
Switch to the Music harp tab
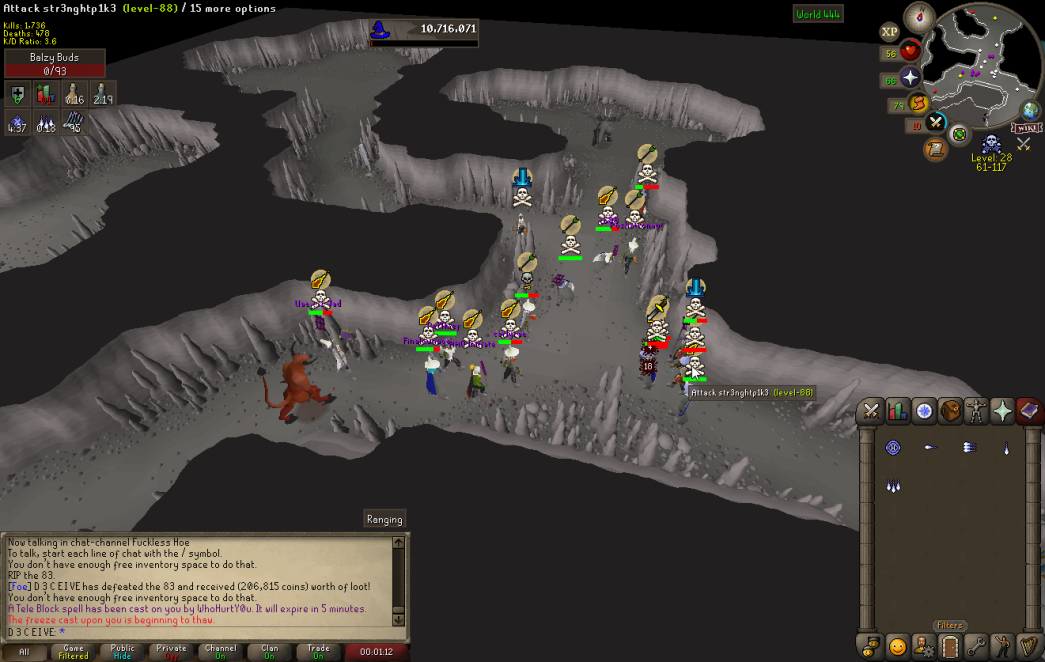click(1027, 646)
